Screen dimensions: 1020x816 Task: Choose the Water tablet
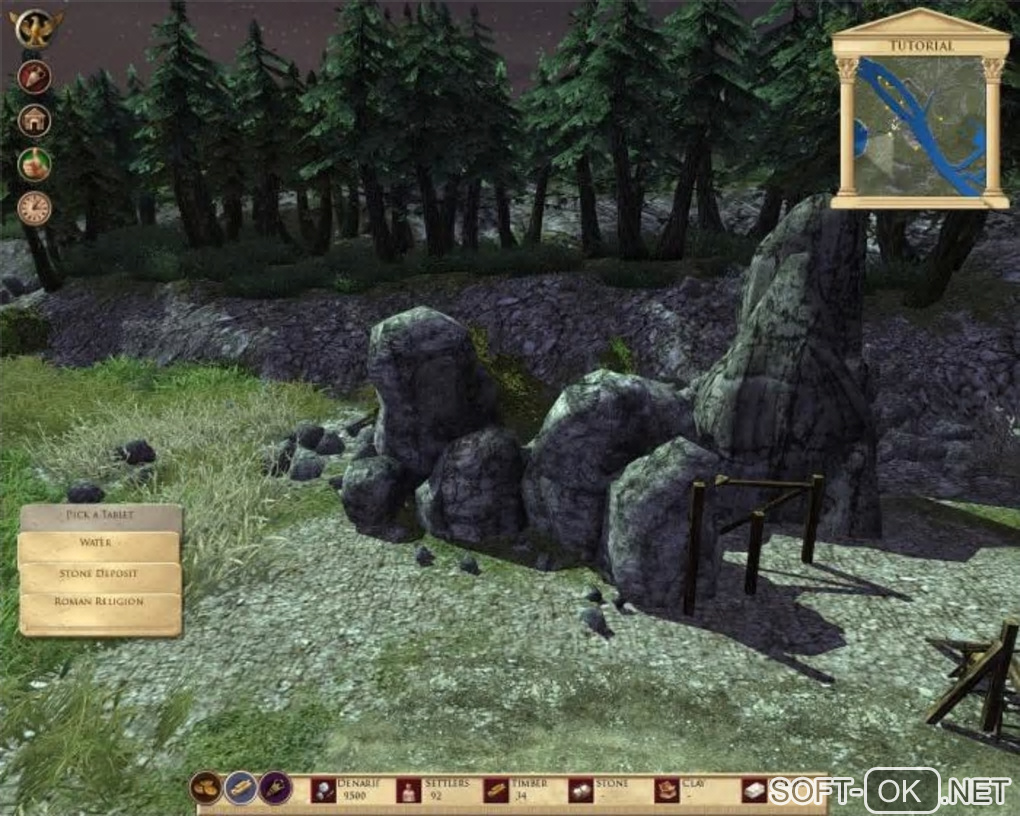(x=99, y=544)
